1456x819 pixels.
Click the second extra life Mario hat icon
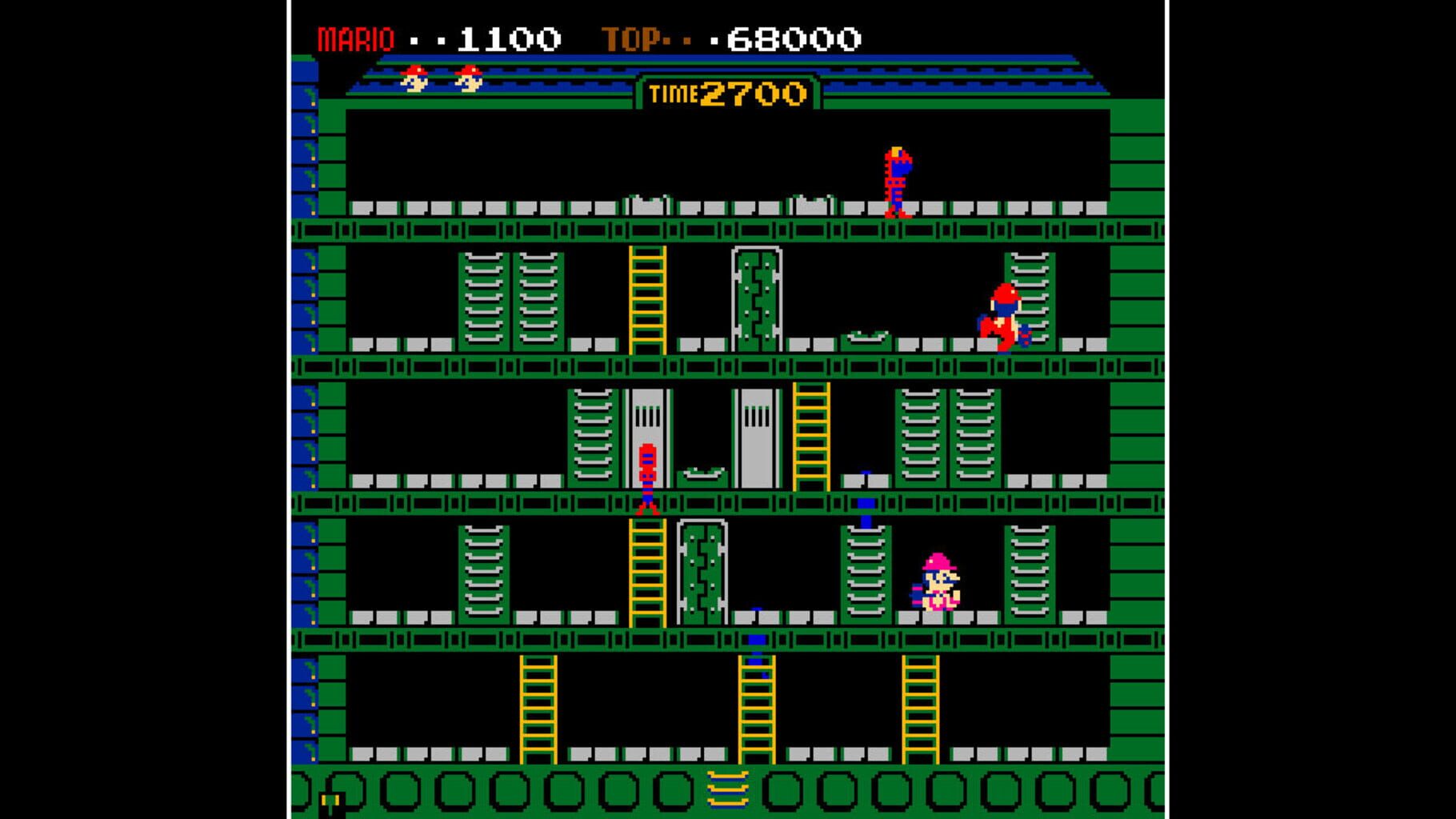click(469, 80)
